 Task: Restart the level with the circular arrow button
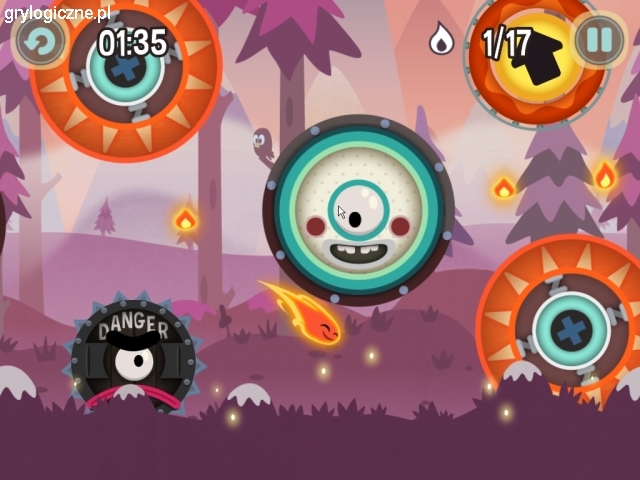(x=39, y=41)
